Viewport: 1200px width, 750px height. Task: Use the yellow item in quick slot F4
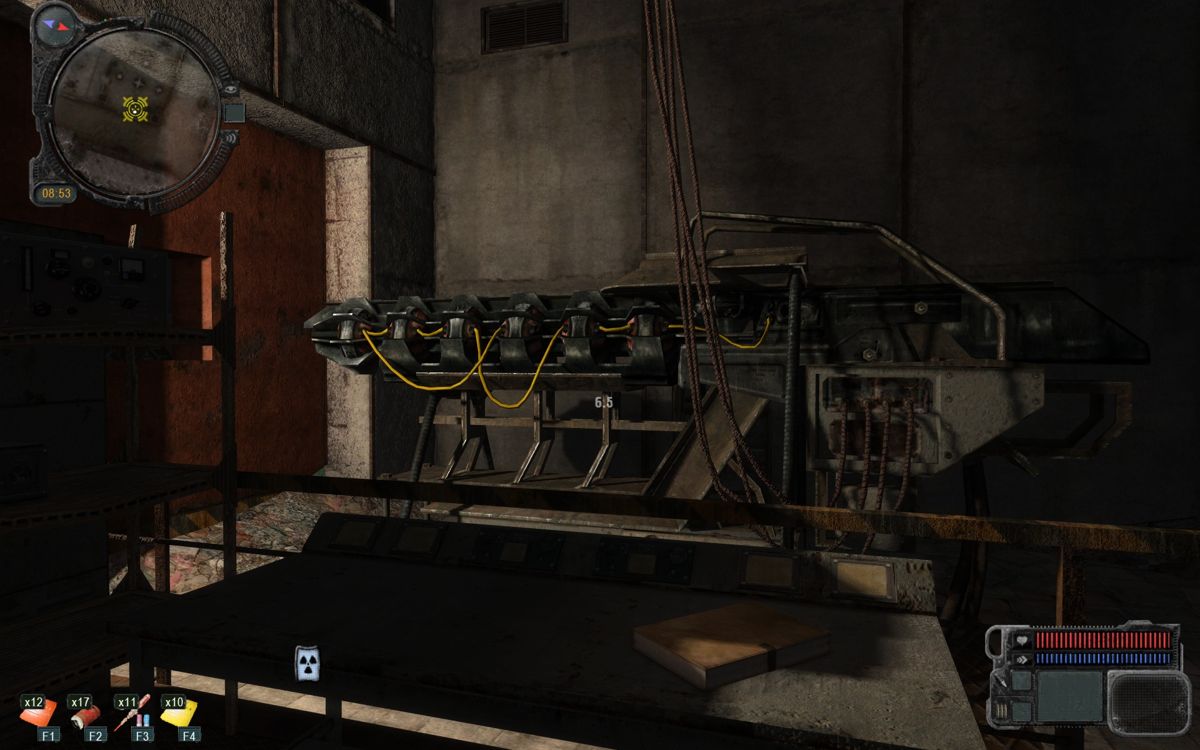tap(180, 712)
